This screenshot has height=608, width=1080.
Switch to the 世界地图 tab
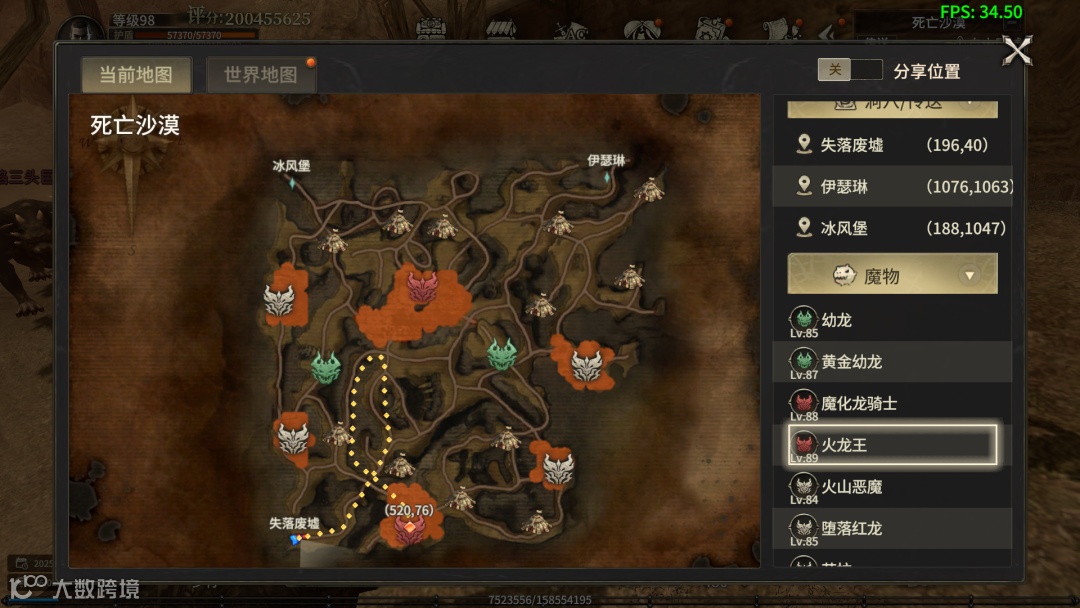point(260,75)
